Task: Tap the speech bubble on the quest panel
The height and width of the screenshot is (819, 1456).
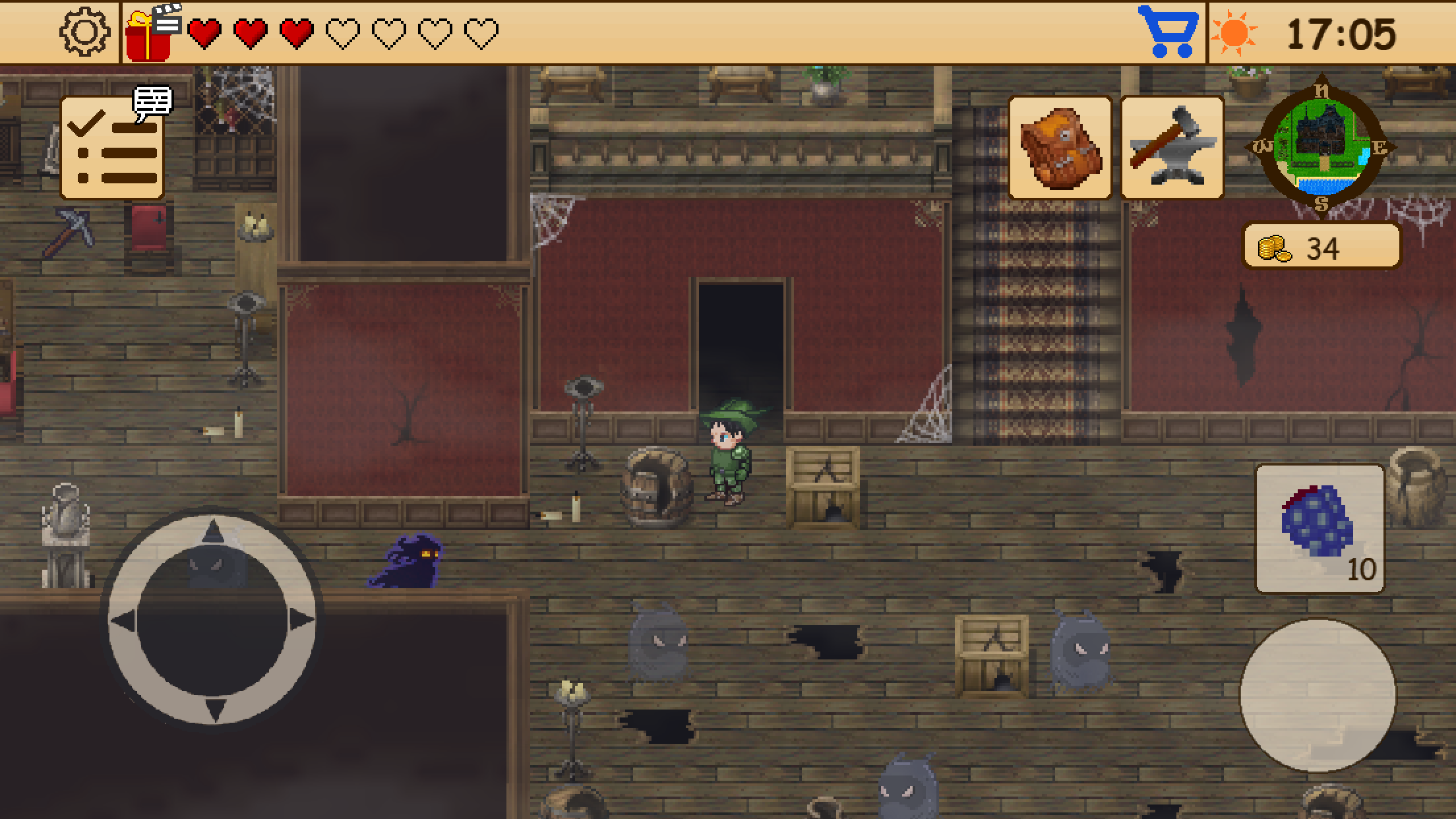Action: coord(152,102)
